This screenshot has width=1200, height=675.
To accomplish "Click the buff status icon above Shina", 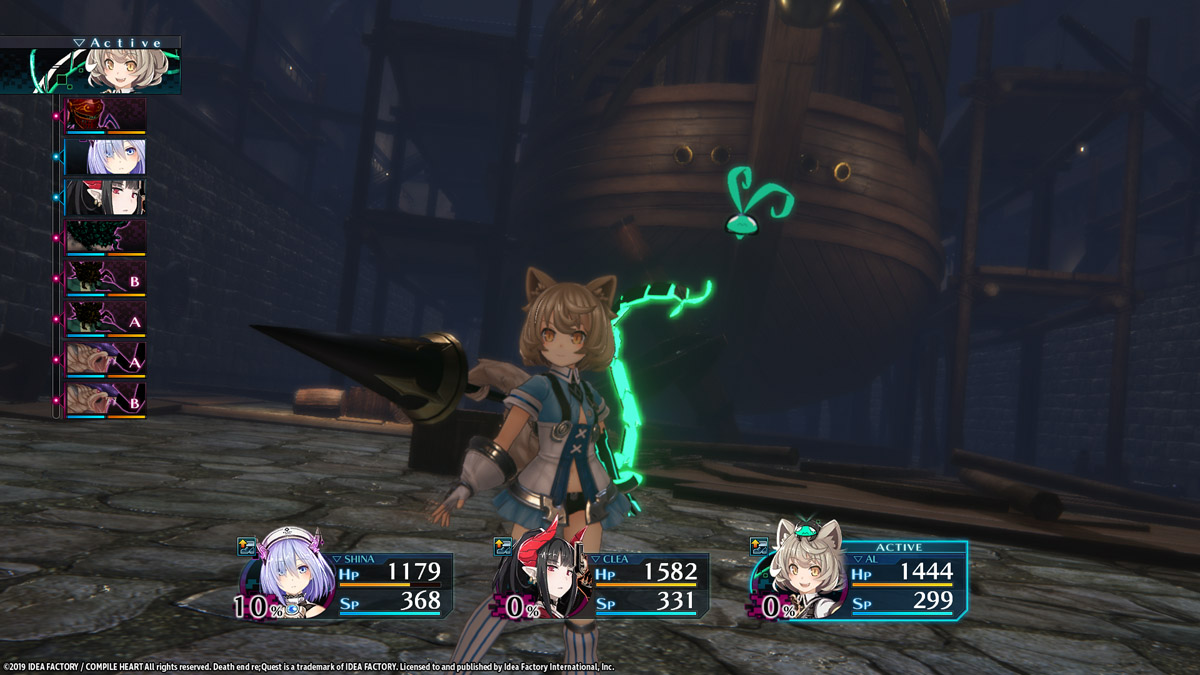I will coord(247,546).
